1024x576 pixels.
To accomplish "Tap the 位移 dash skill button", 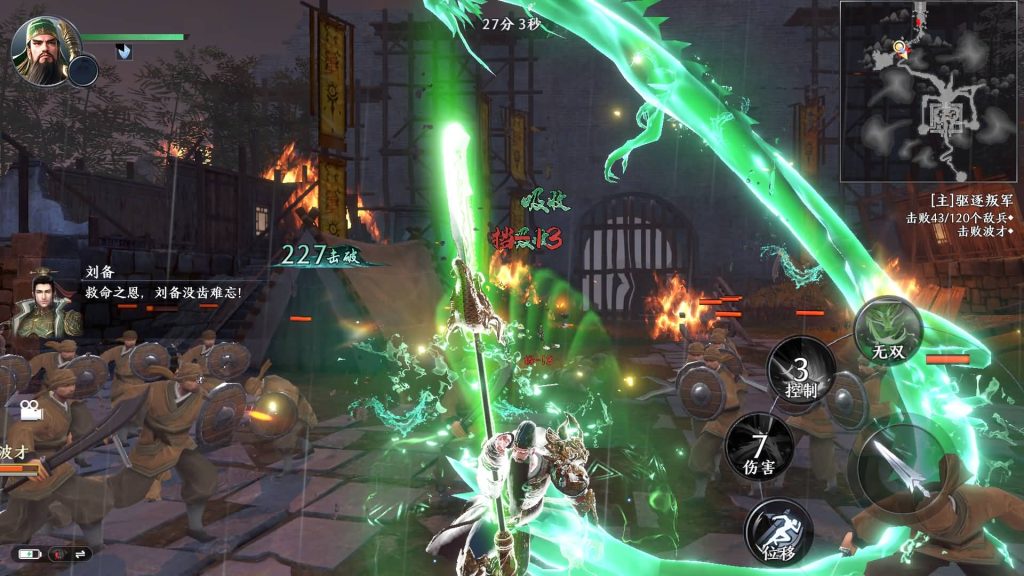I will pyautogui.click(x=778, y=529).
